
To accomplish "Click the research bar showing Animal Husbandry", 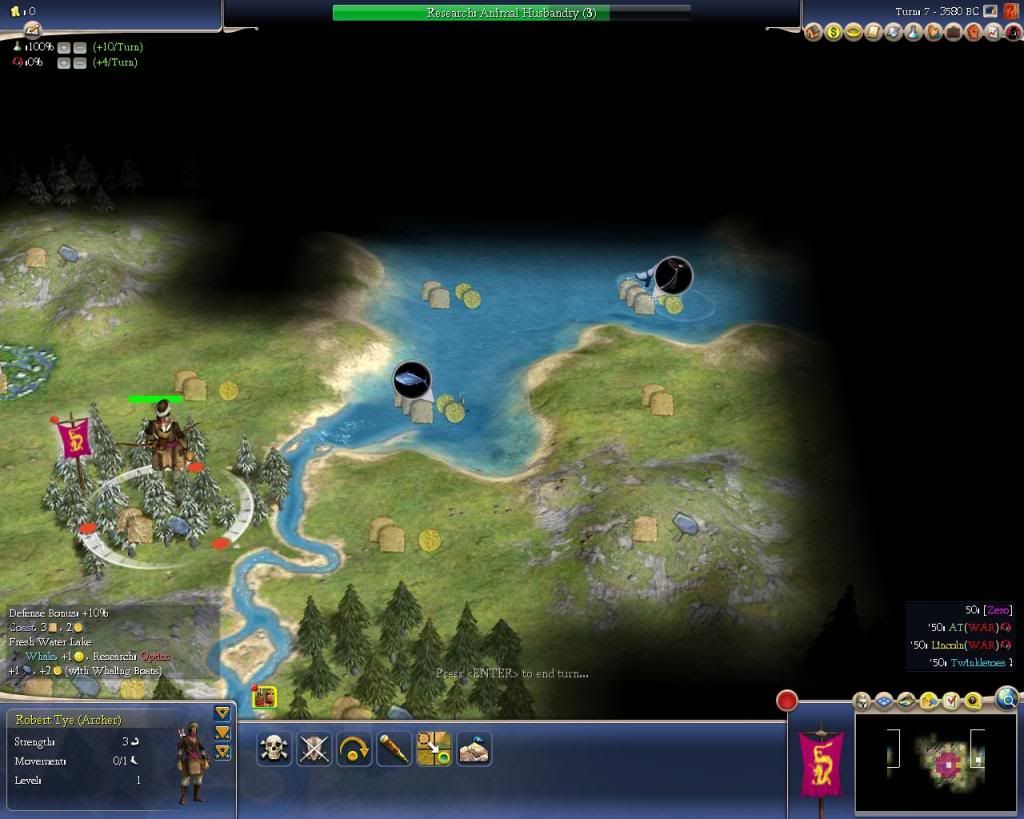I will [511, 13].
